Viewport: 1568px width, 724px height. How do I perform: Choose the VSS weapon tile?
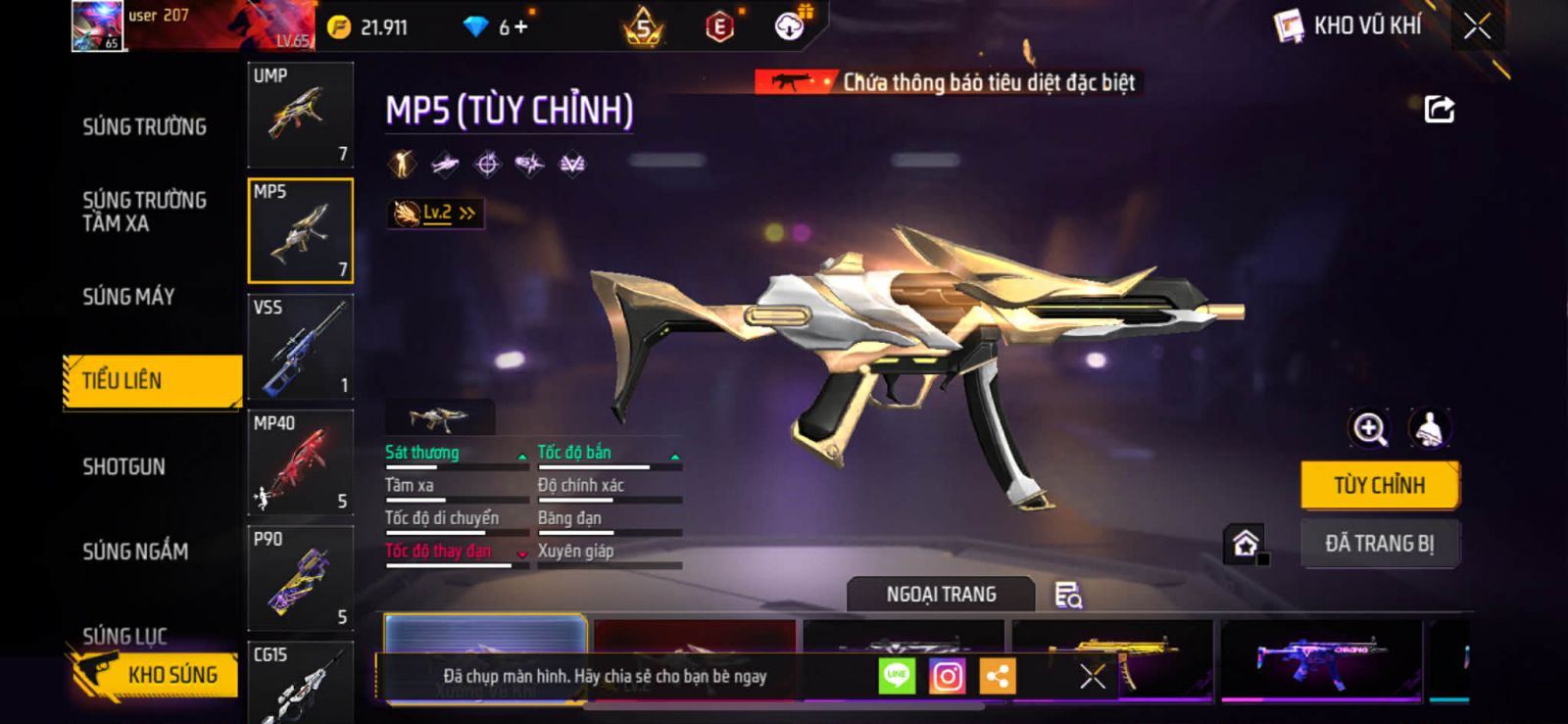click(x=300, y=347)
